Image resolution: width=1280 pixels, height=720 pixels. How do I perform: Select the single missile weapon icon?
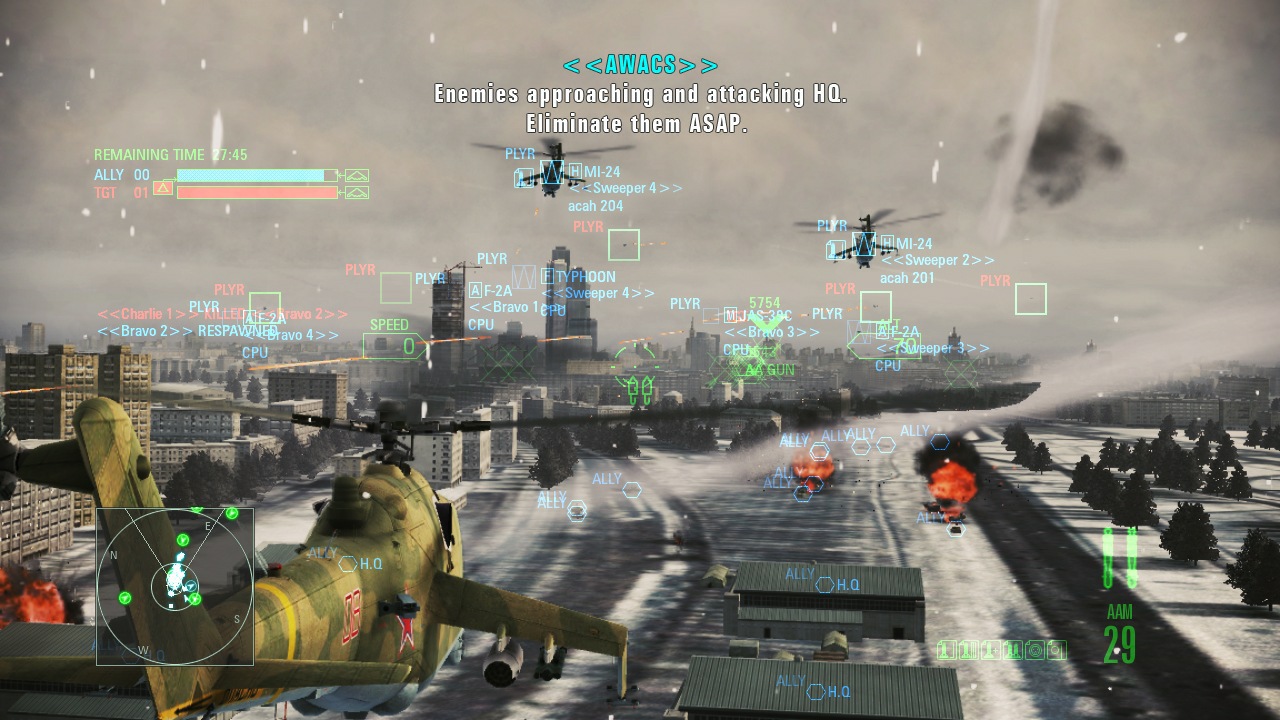[946, 650]
